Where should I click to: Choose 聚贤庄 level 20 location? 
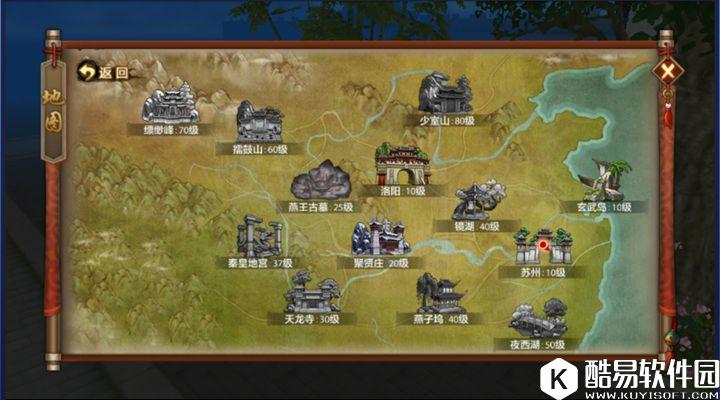click(378, 241)
